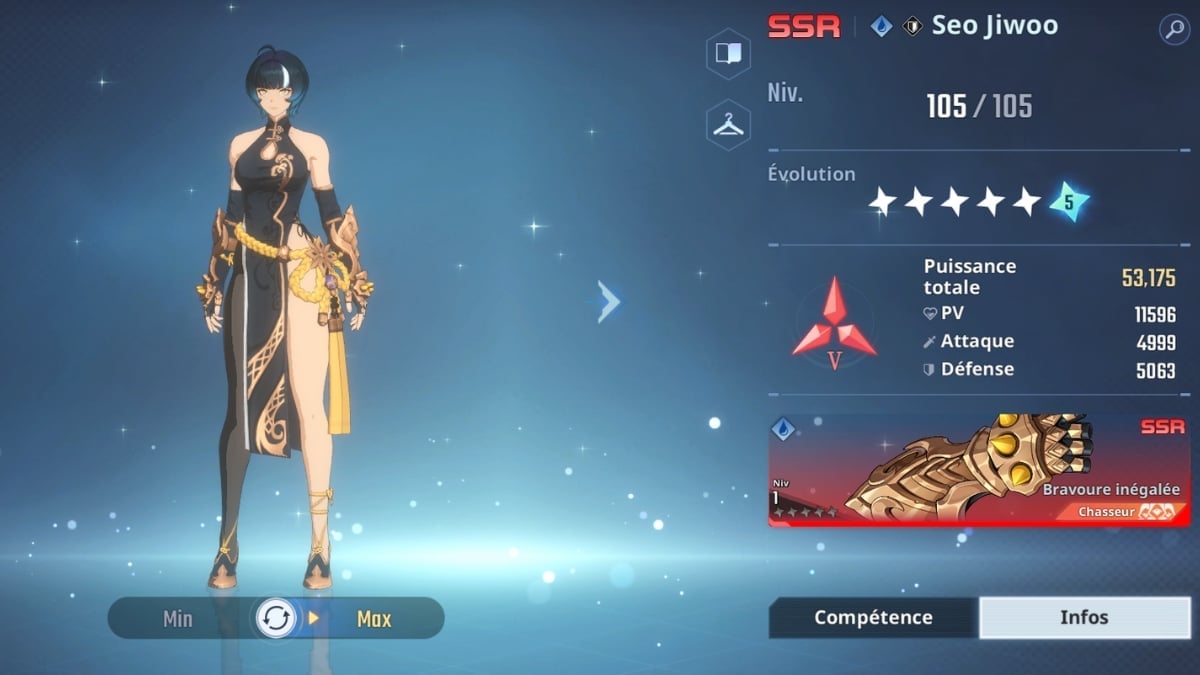Open the book codex icon
This screenshot has width=1200, height=675.
tap(728, 53)
